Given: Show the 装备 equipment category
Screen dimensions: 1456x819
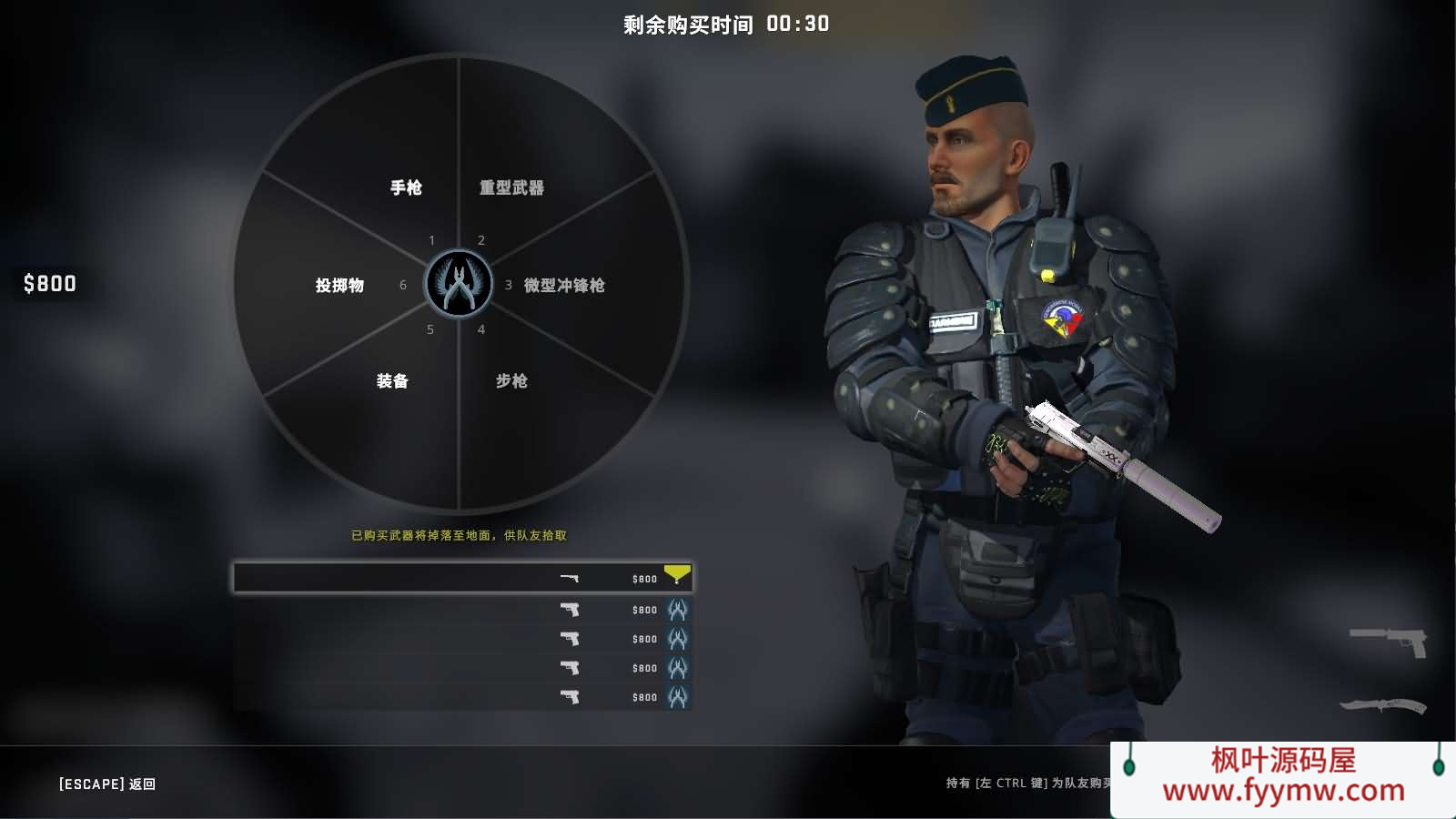Looking at the screenshot, I should pos(392,380).
